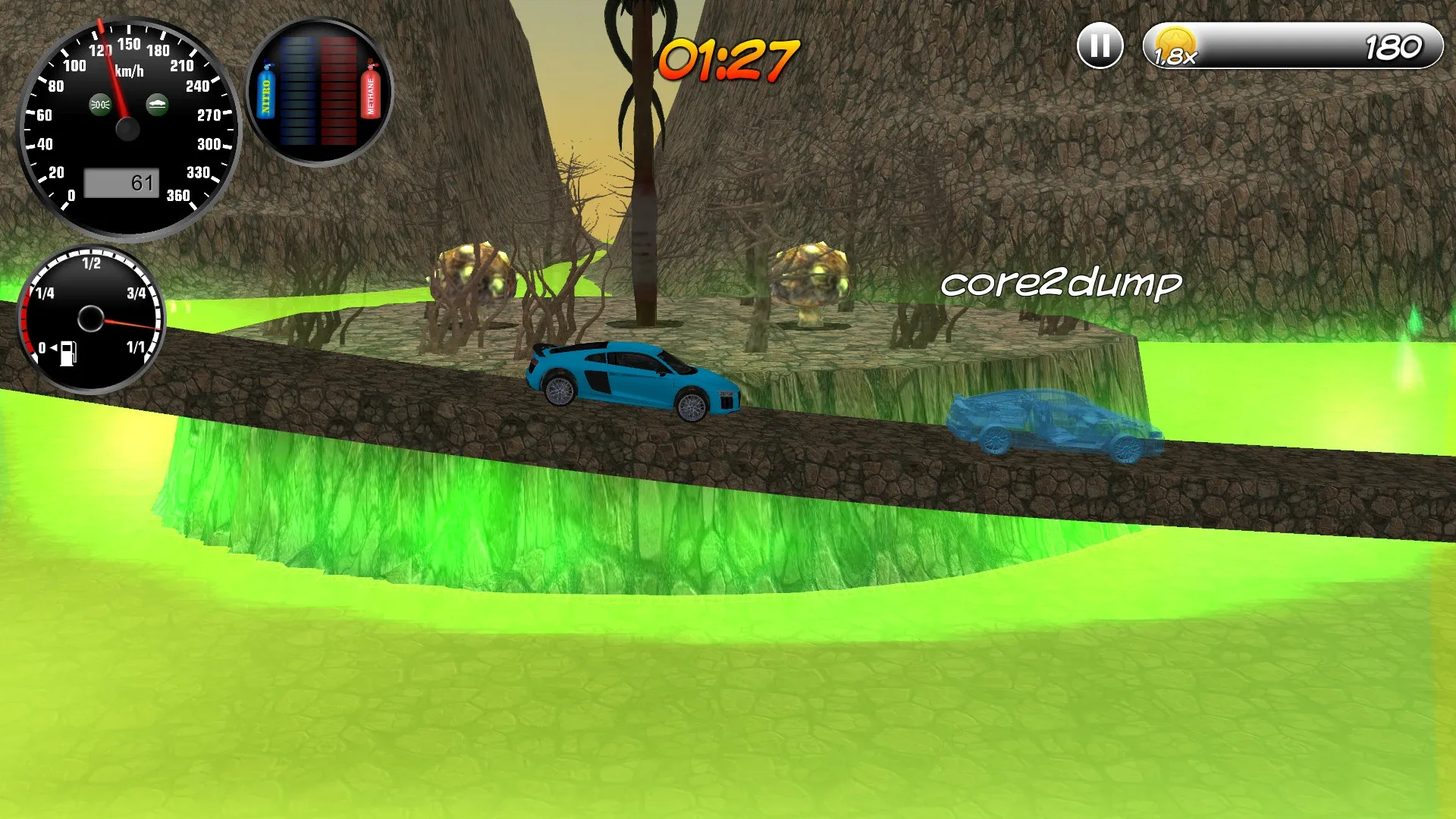This screenshot has height=819, width=1456.
Task: Click the car indicator icon on the speedometer
Action: pos(157,106)
